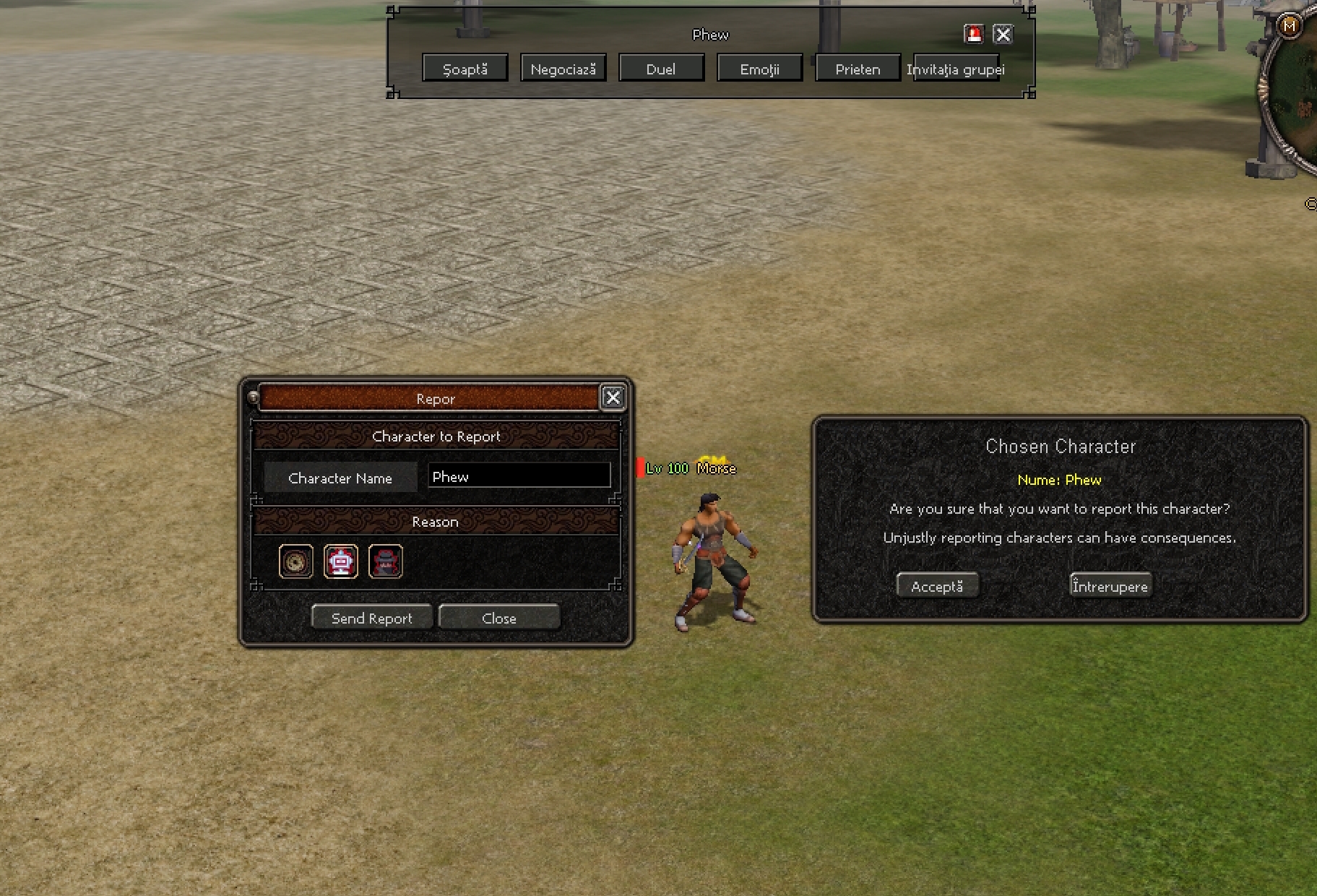Select the robot bot-report reason icon
Image resolution: width=1317 pixels, height=896 pixels.
[x=341, y=561]
